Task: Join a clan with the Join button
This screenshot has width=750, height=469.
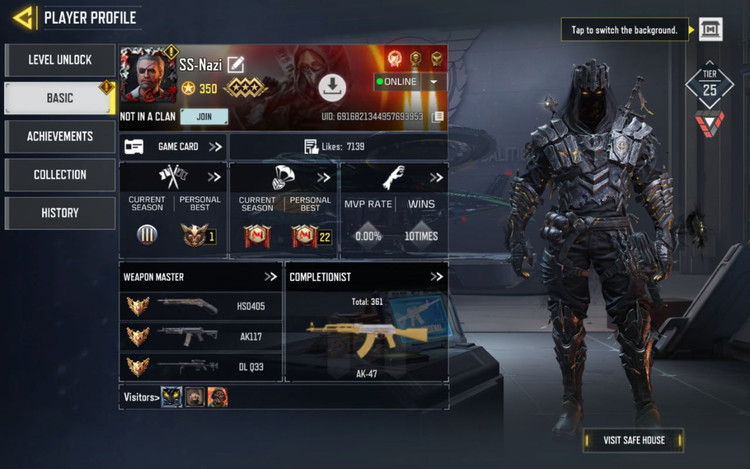Action: (204, 117)
